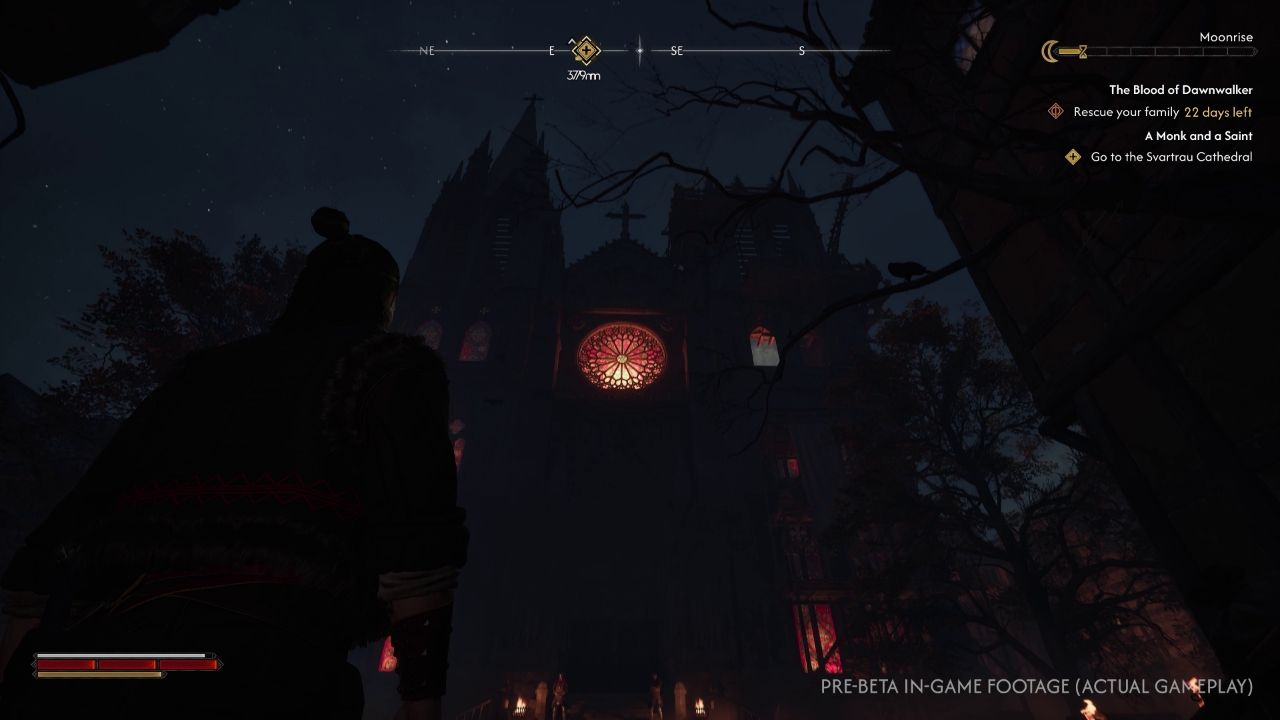Image resolution: width=1280 pixels, height=720 pixels.
Task: Click the red quest icon beside "Rescue your family"
Action: tap(1055, 111)
